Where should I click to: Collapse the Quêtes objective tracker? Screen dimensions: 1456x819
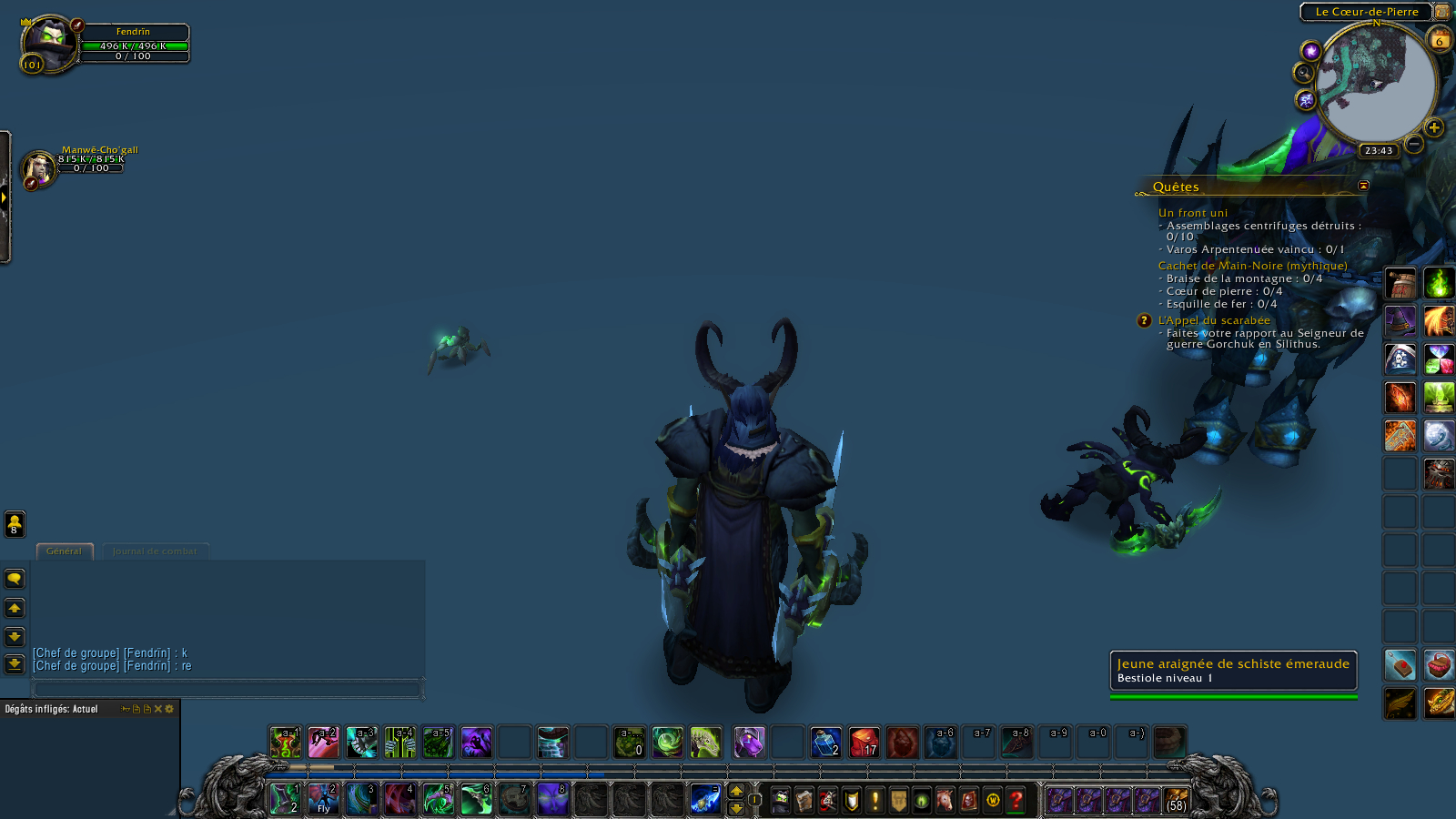coord(1363,186)
